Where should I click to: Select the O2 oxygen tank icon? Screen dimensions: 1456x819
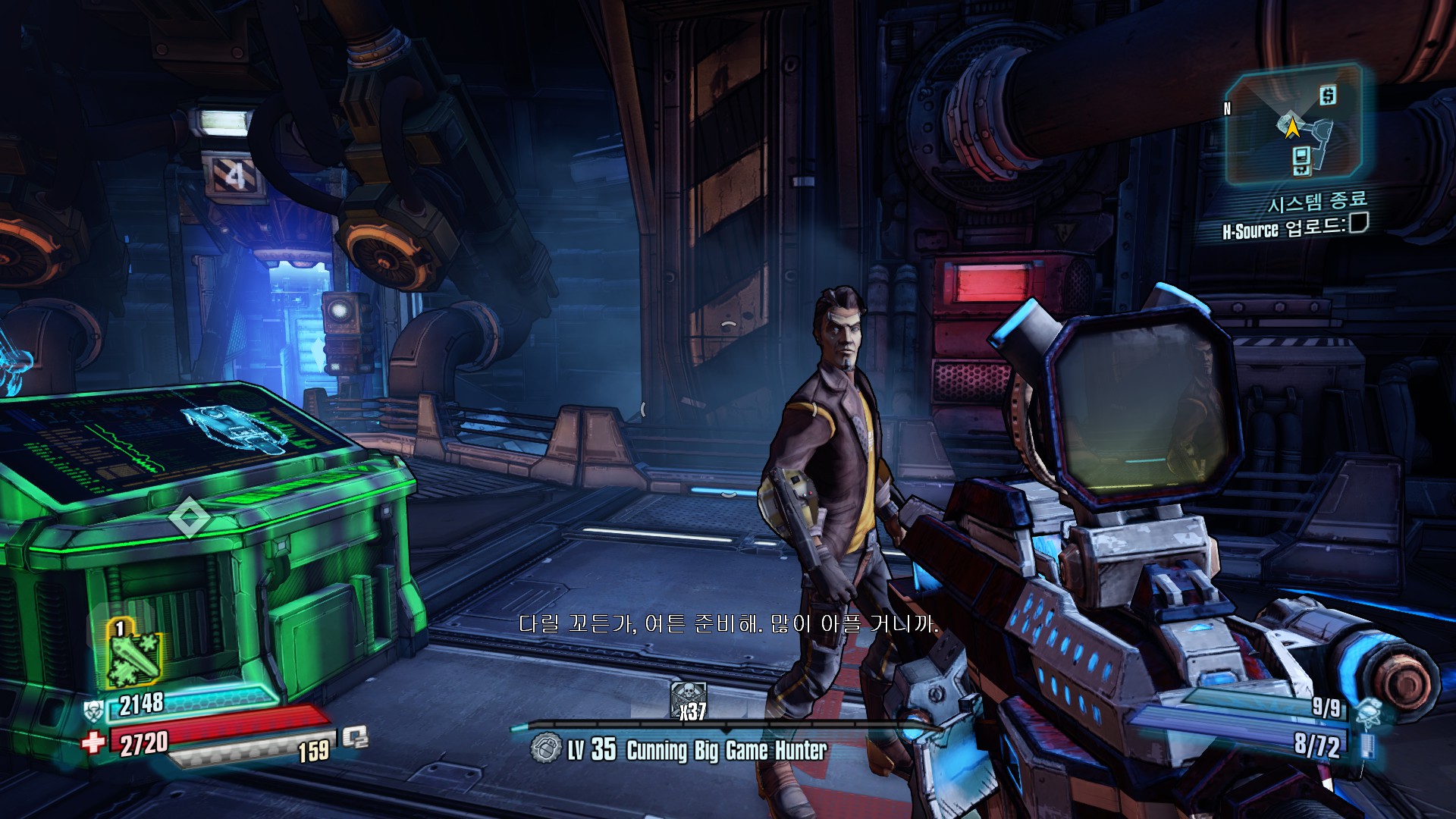click(x=355, y=736)
